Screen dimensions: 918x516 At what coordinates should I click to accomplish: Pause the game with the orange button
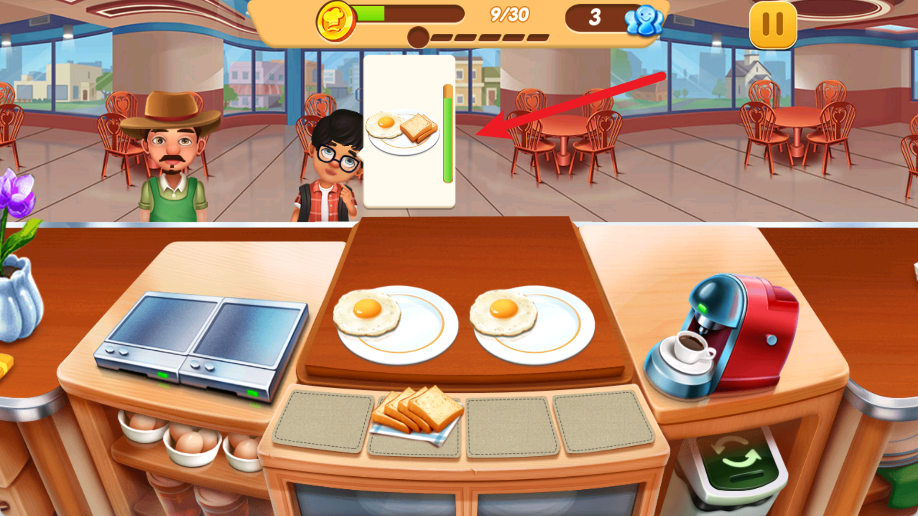[x=773, y=24]
